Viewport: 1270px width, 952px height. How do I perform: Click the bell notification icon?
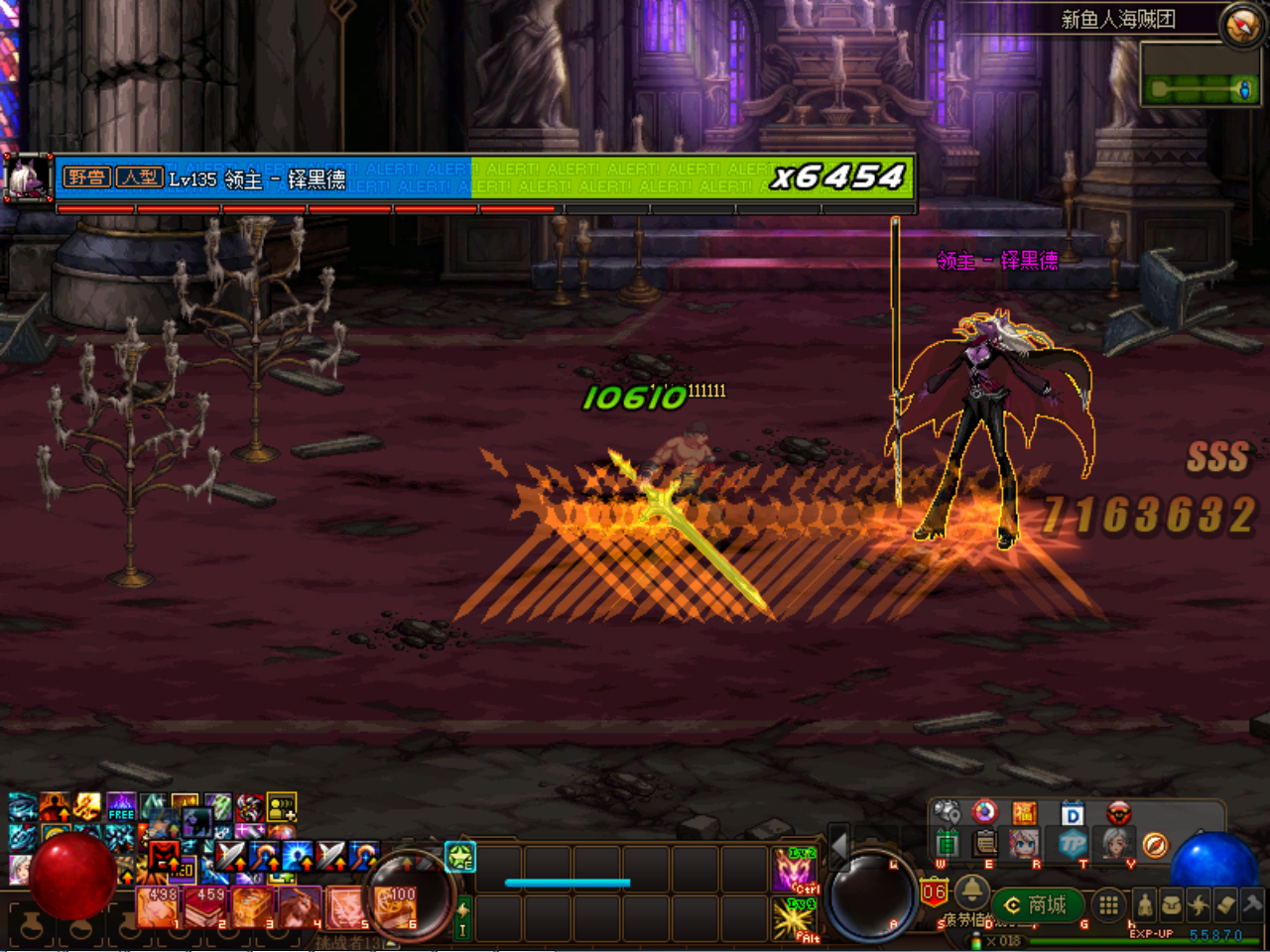(971, 893)
